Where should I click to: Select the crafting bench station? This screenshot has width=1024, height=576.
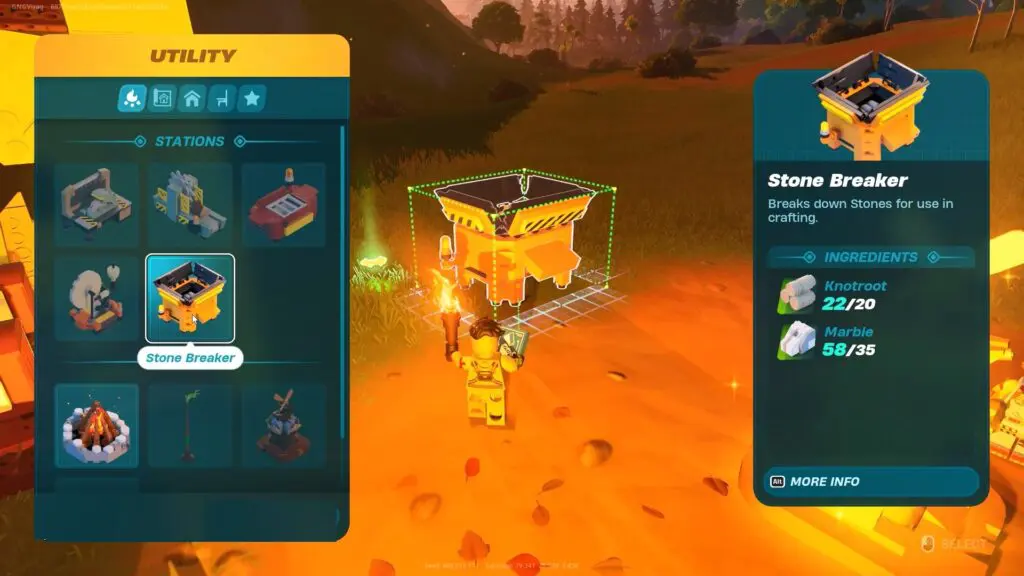pos(96,204)
